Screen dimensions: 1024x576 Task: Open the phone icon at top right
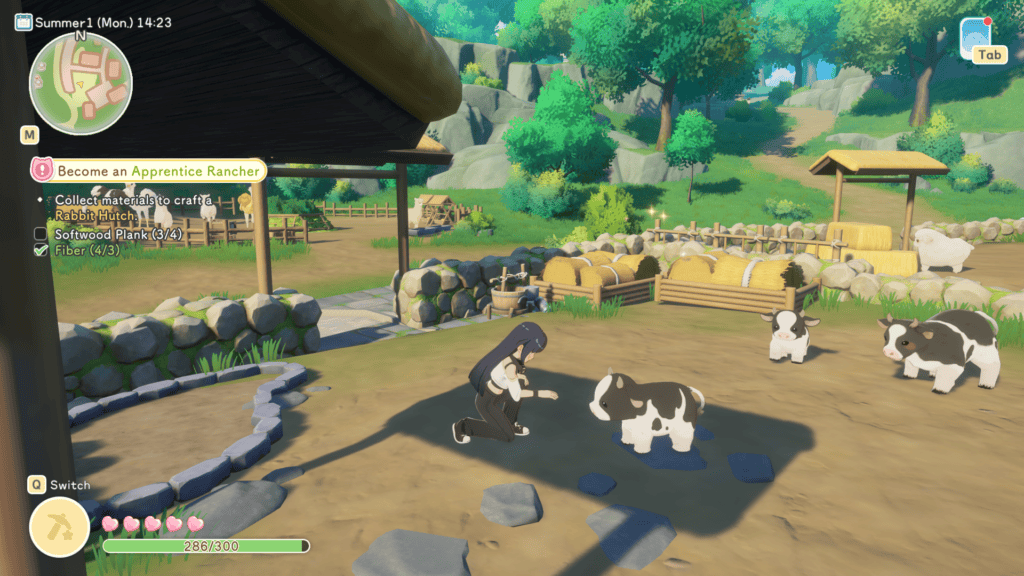(x=975, y=36)
